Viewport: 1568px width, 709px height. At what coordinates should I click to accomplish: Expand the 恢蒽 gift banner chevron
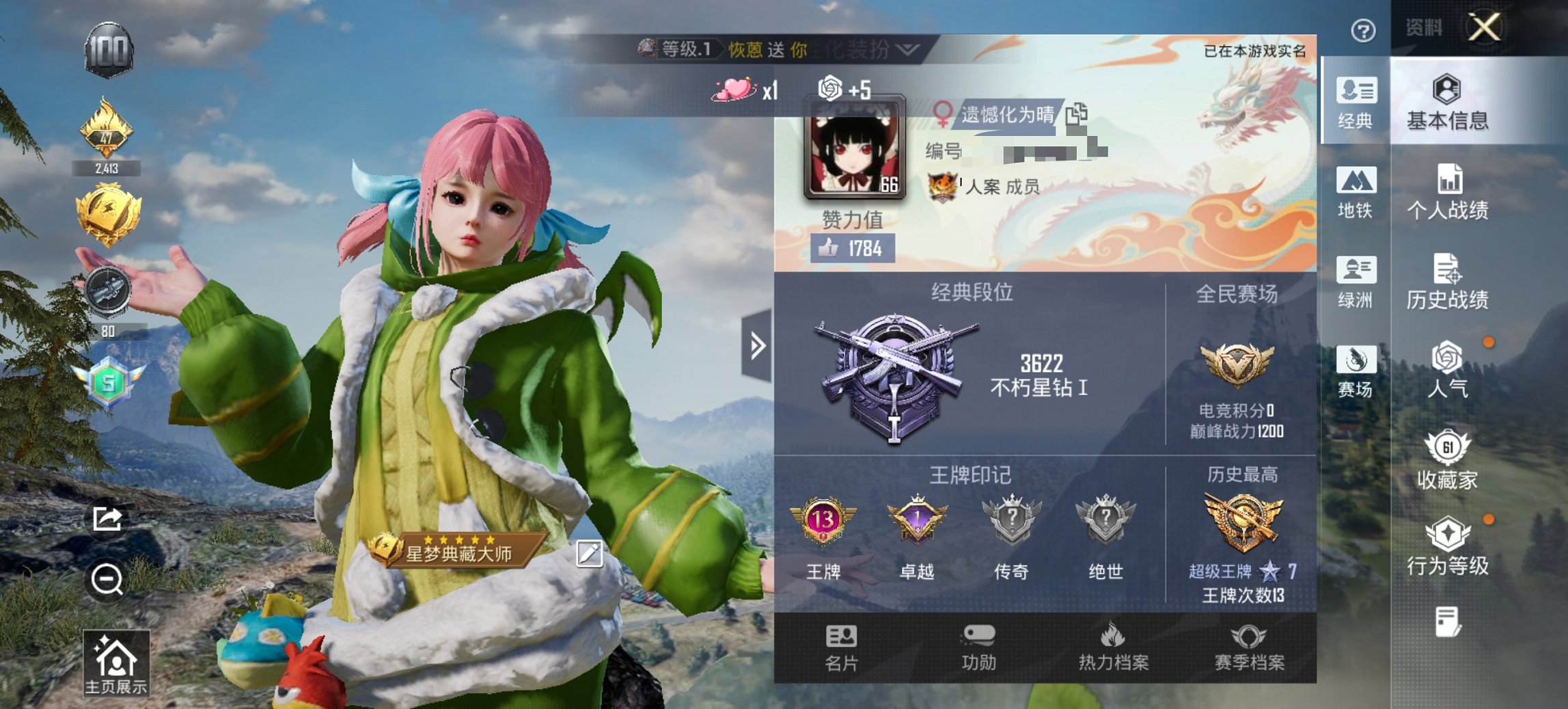907,49
